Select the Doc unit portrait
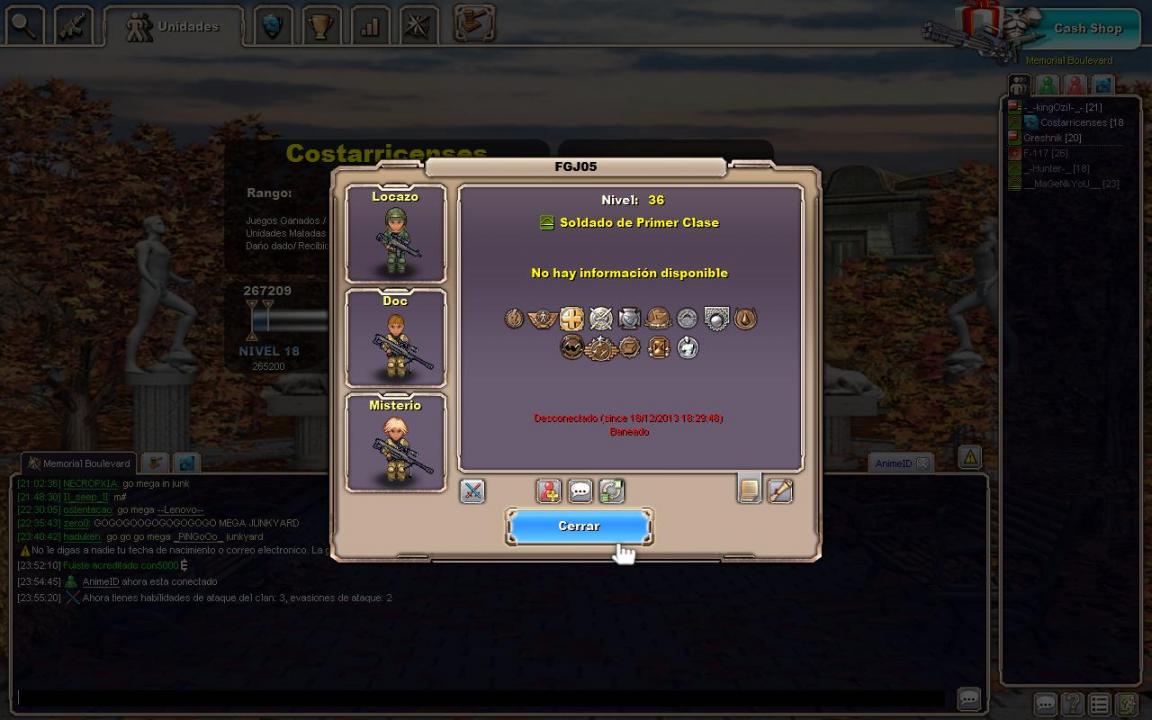Viewport: 1152px width, 720px height. 396,338
